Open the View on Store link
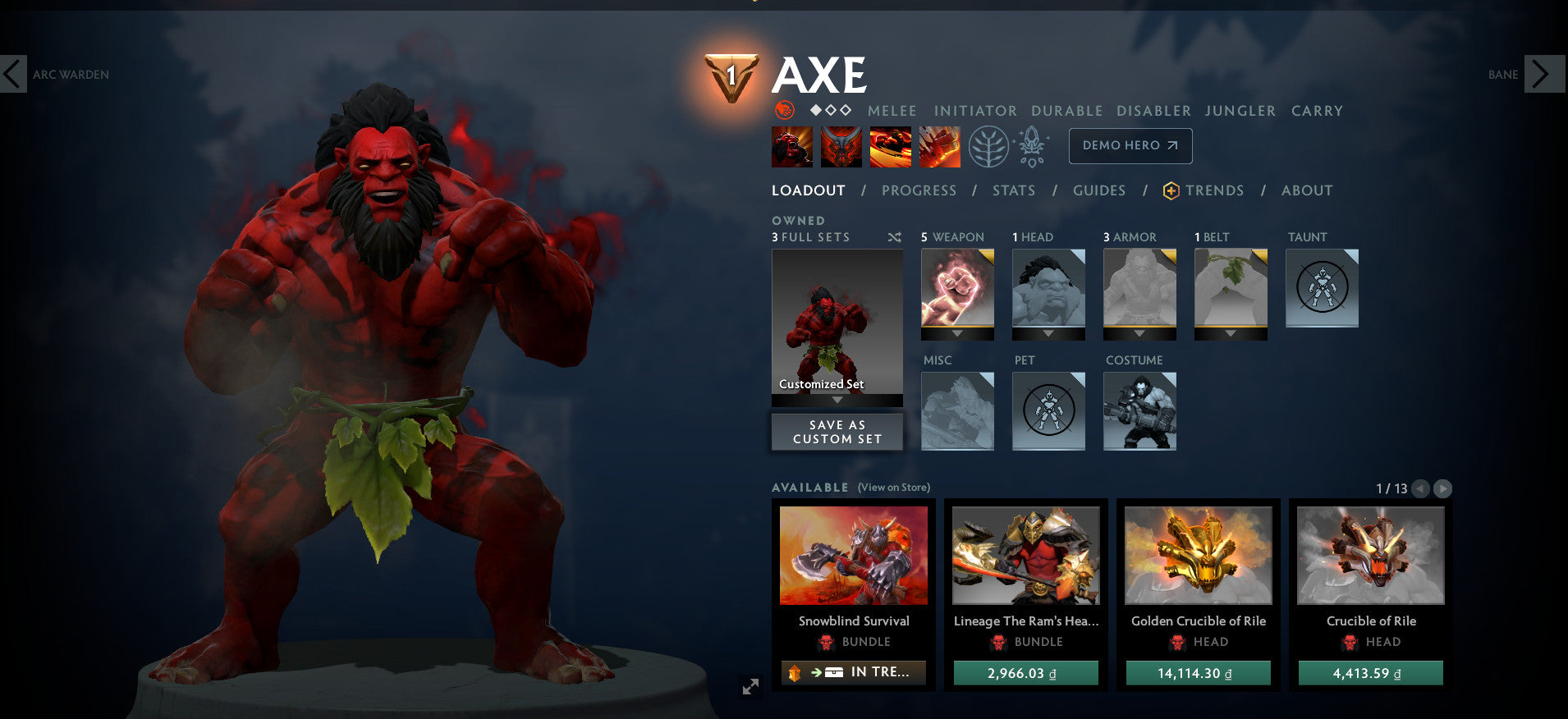The width and height of the screenshot is (1568, 719). click(894, 488)
